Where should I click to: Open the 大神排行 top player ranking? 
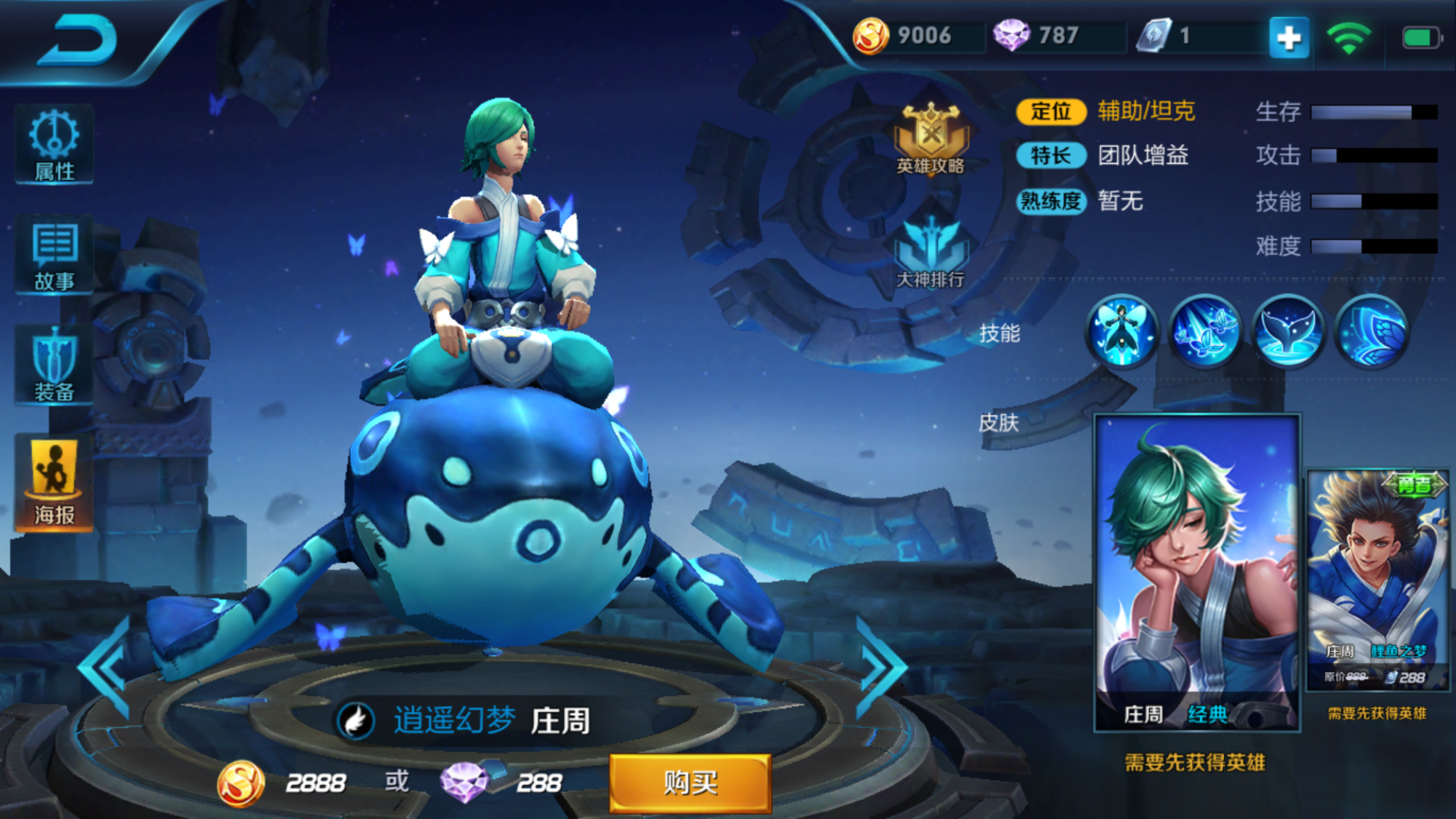pyautogui.click(x=931, y=253)
